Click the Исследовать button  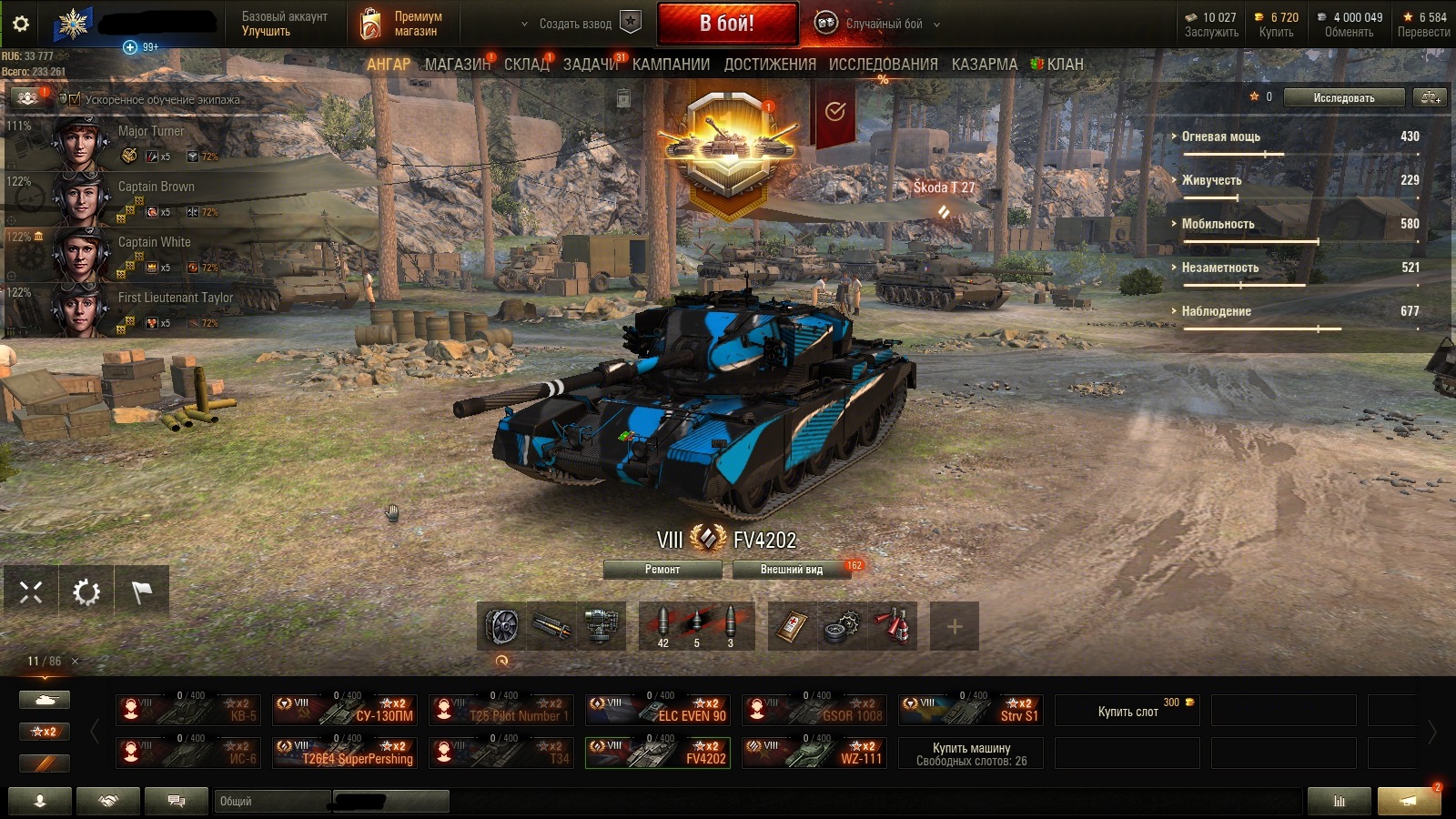1343,97
